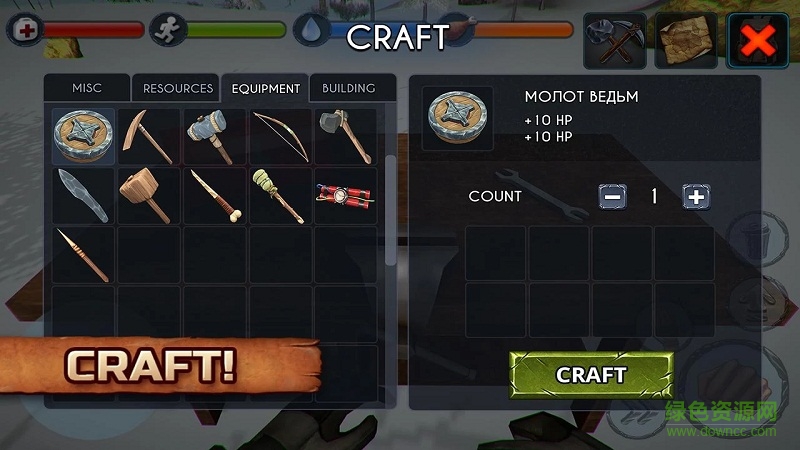Screen dimensions: 800x450
Task: Select the wooden spear slot
Action: coord(83,254)
